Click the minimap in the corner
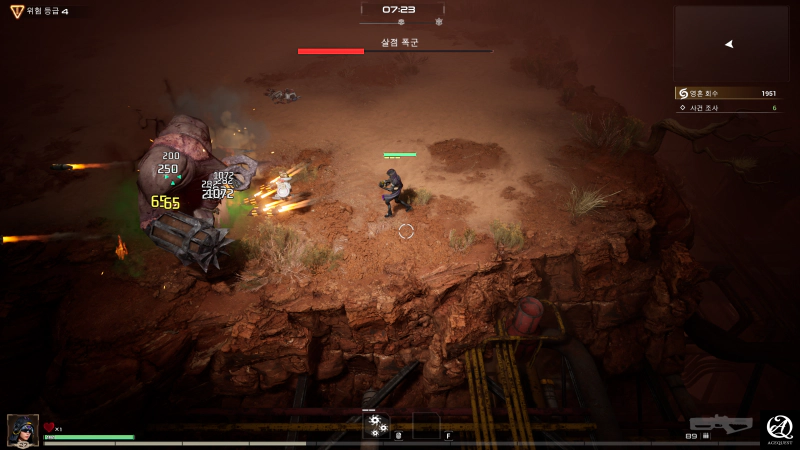This screenshot has width=800, height=450. pyautogui.click(x=730, y=44)
